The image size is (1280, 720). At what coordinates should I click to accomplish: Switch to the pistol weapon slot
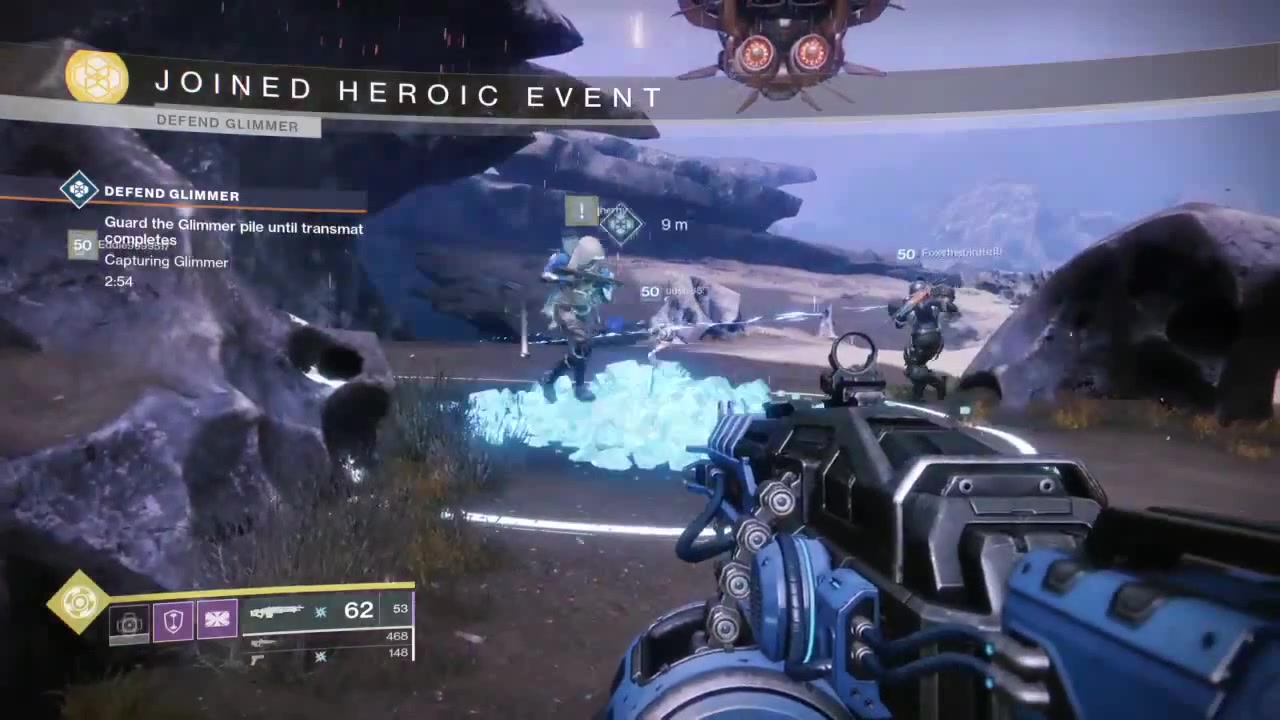[x=258, y=657]
